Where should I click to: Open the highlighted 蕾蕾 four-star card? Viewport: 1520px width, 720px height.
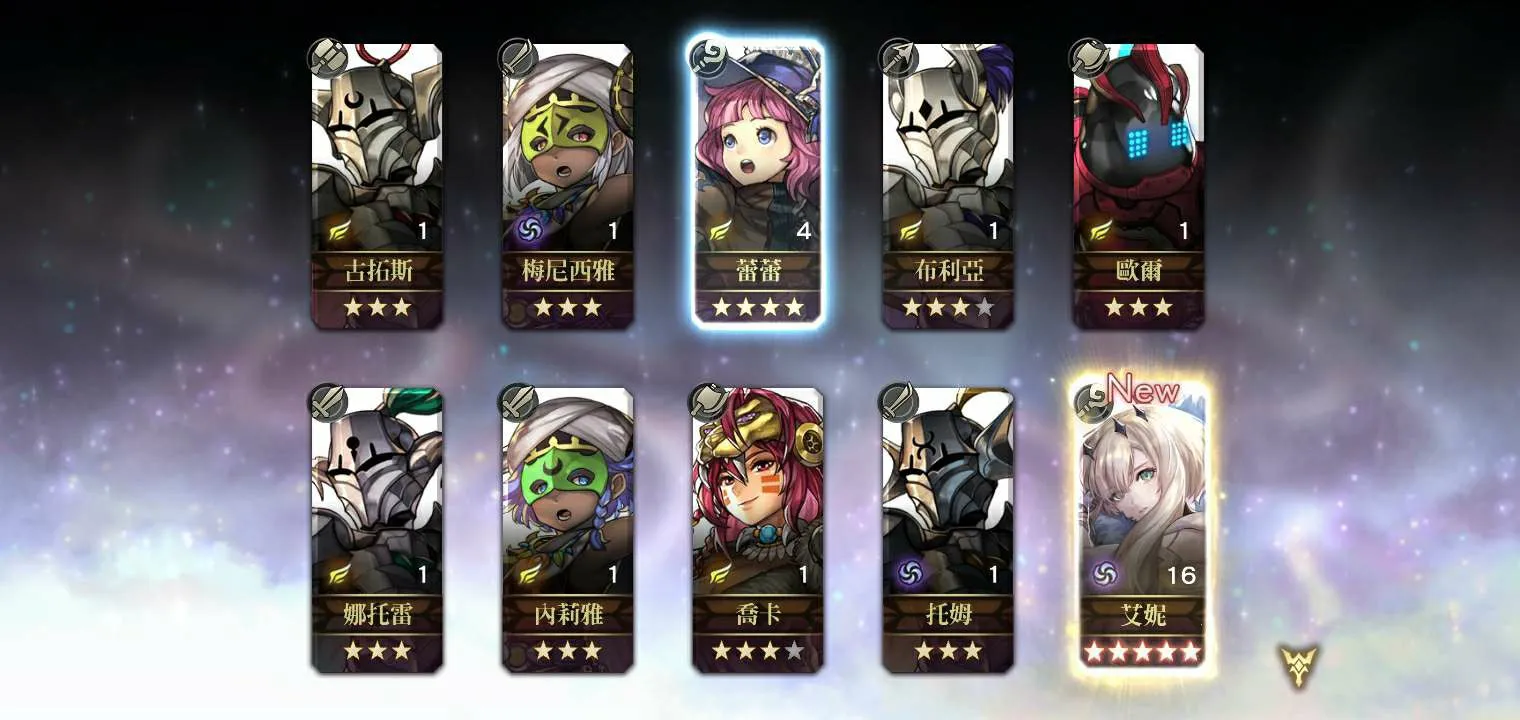point(757,186)
